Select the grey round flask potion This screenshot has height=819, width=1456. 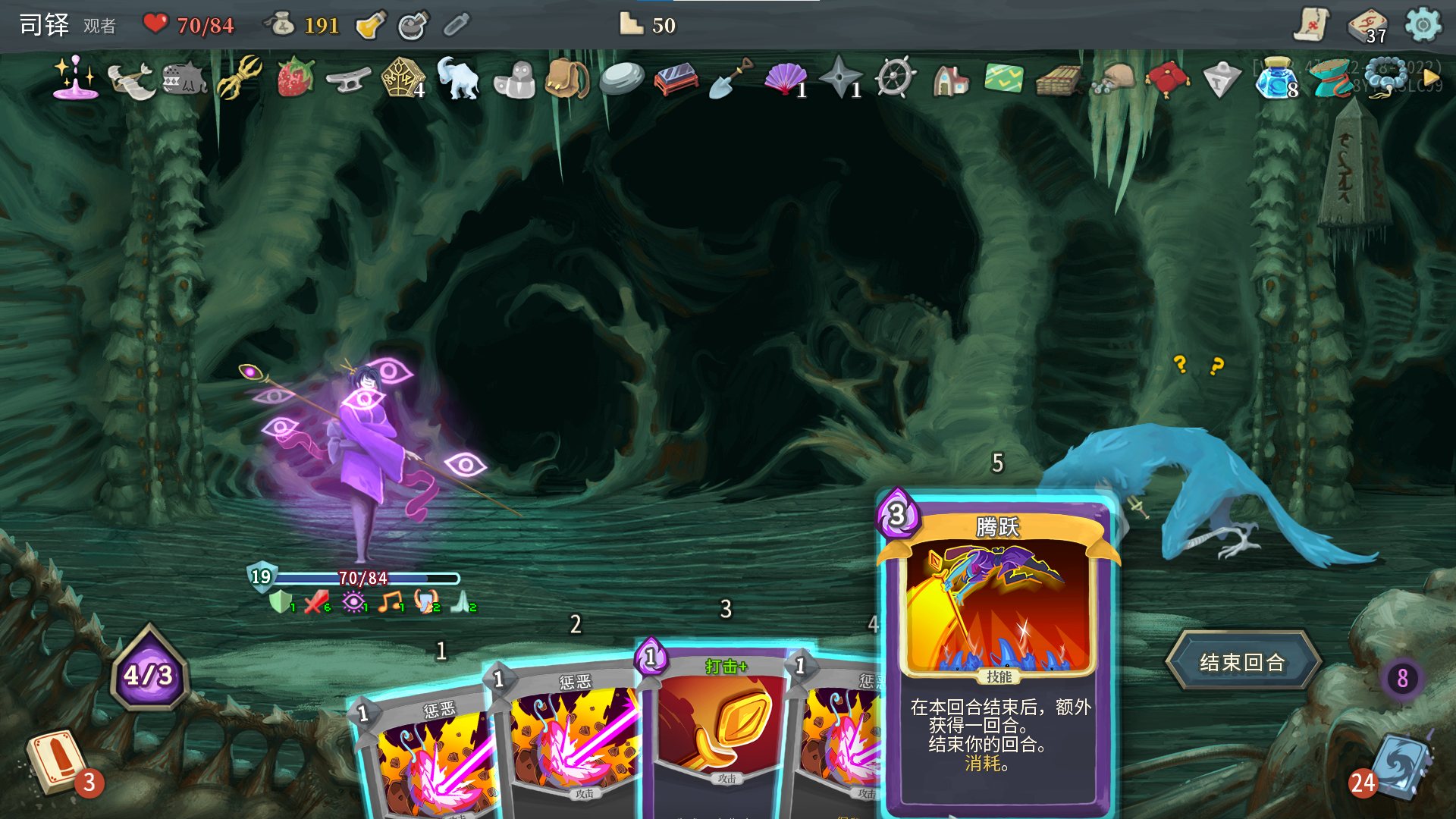(x=413, y=26)
